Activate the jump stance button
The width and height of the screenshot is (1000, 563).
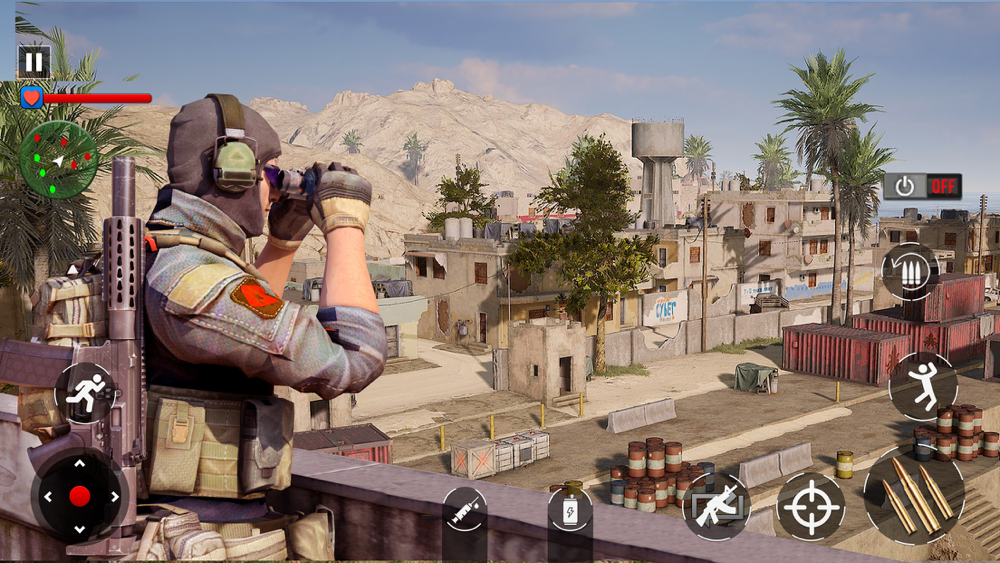[x=922, y=386]
